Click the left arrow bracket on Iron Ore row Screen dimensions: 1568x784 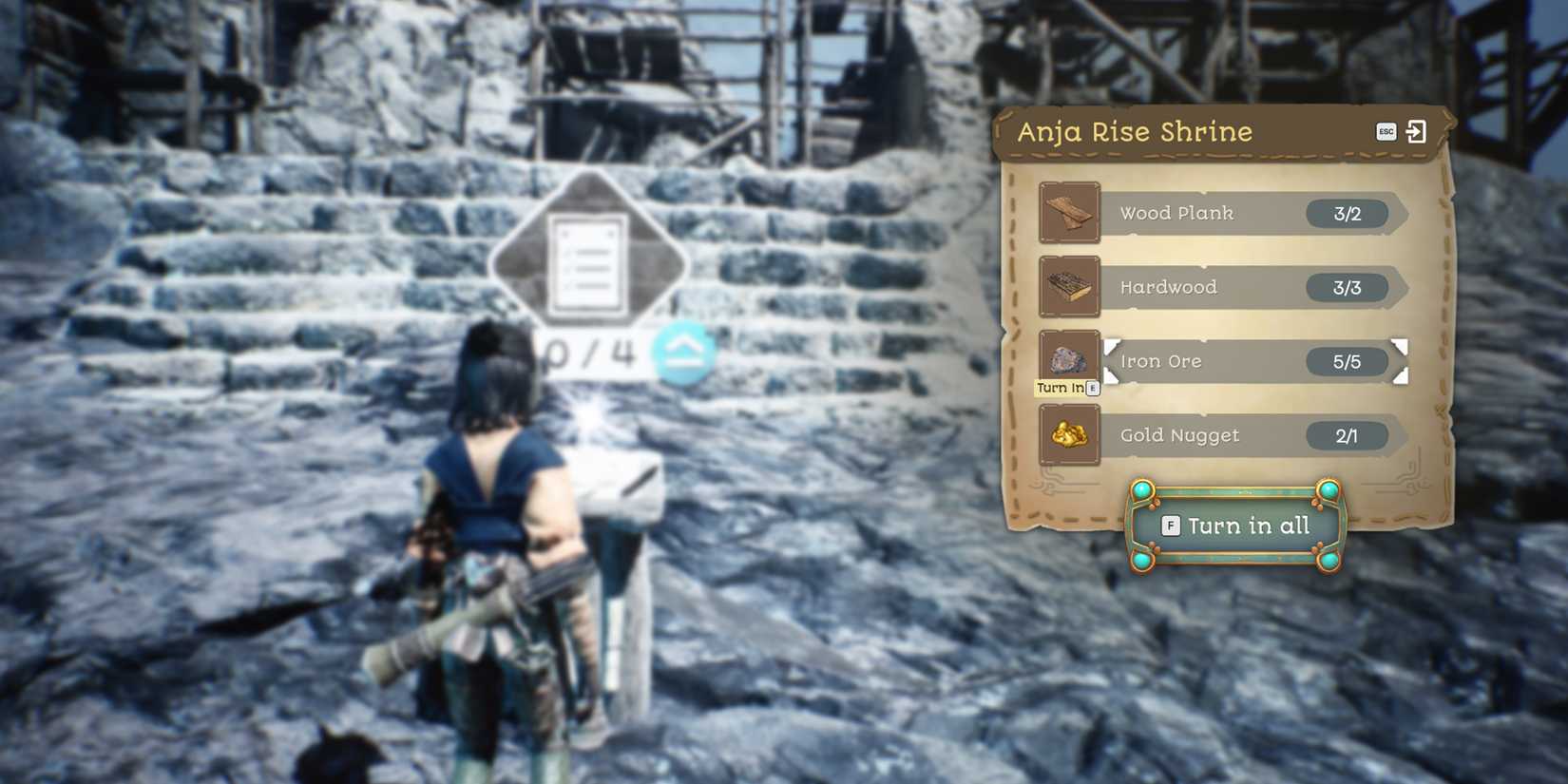[1110, 361]
